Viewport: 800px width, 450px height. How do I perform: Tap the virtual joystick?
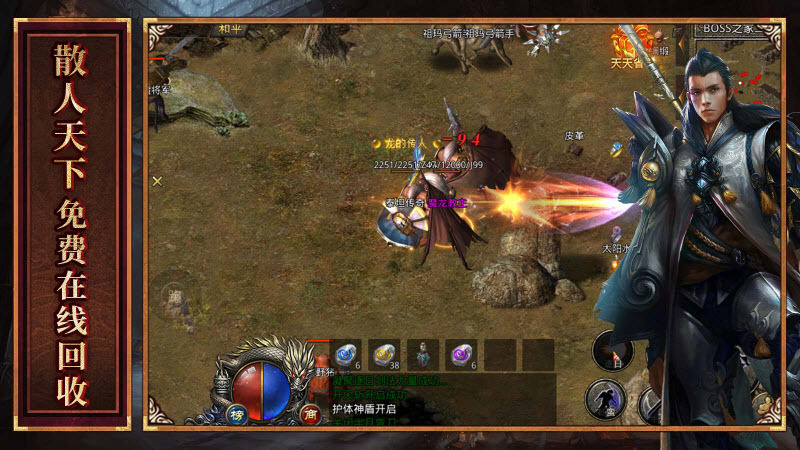(179, 299)
